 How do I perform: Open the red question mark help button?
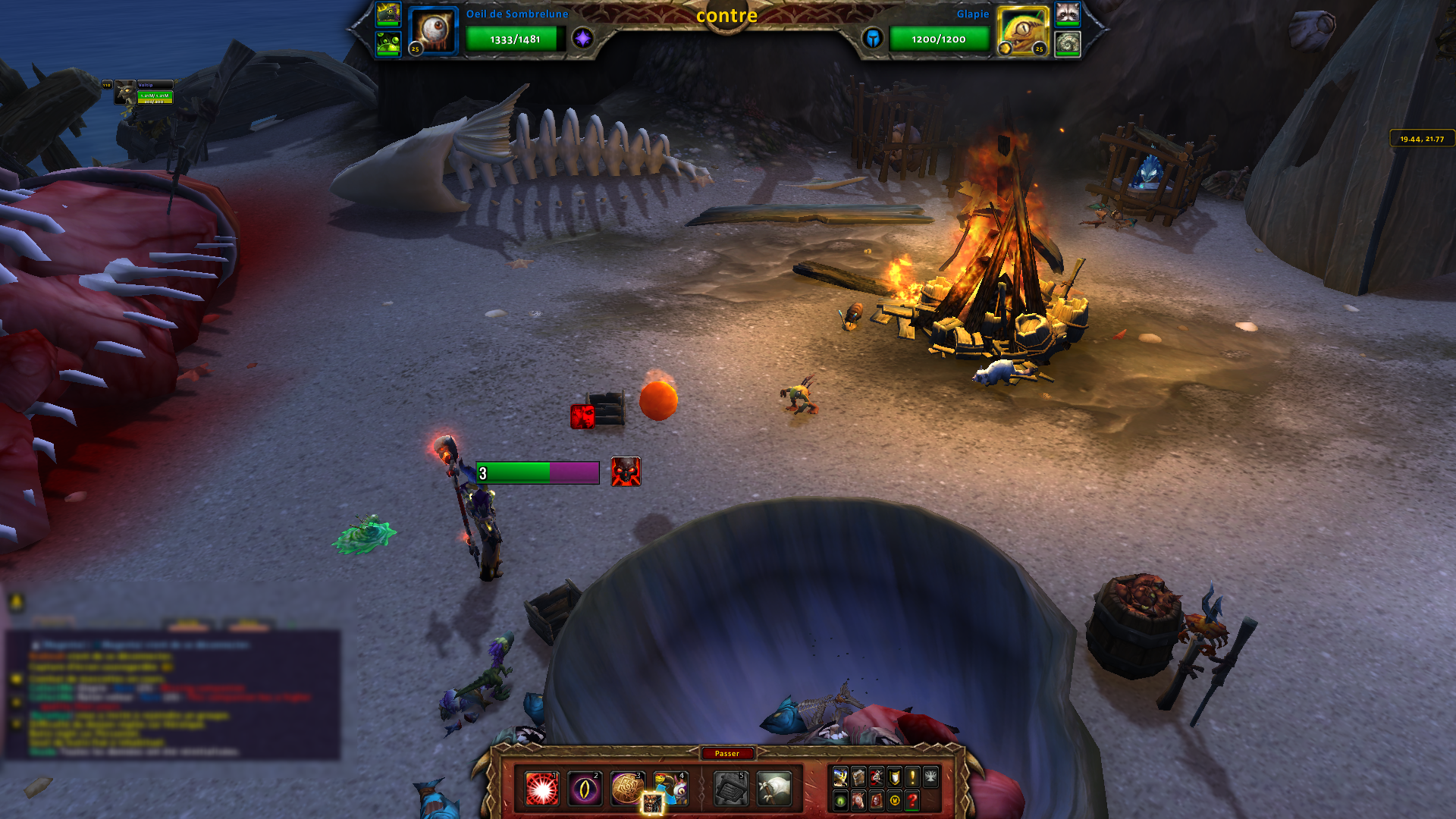click(912, 800)
